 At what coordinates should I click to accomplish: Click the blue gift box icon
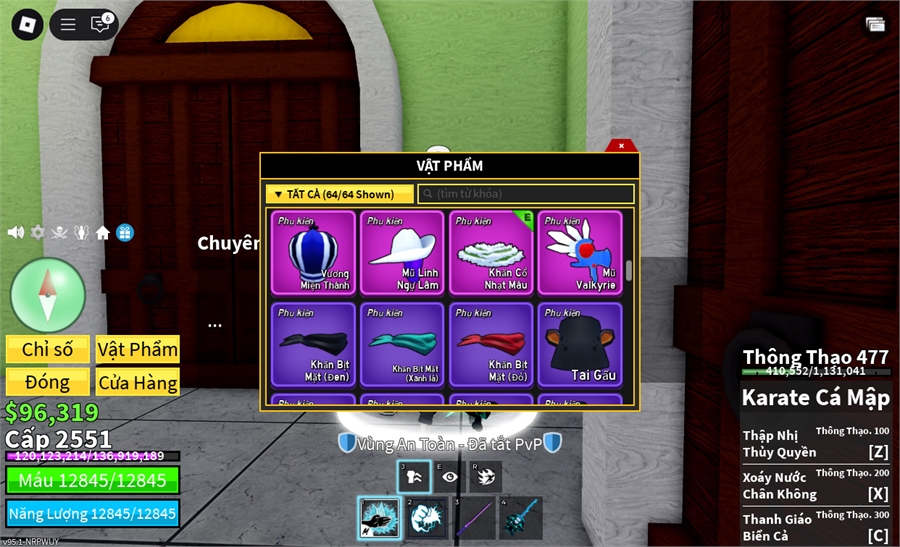[125, 232]
